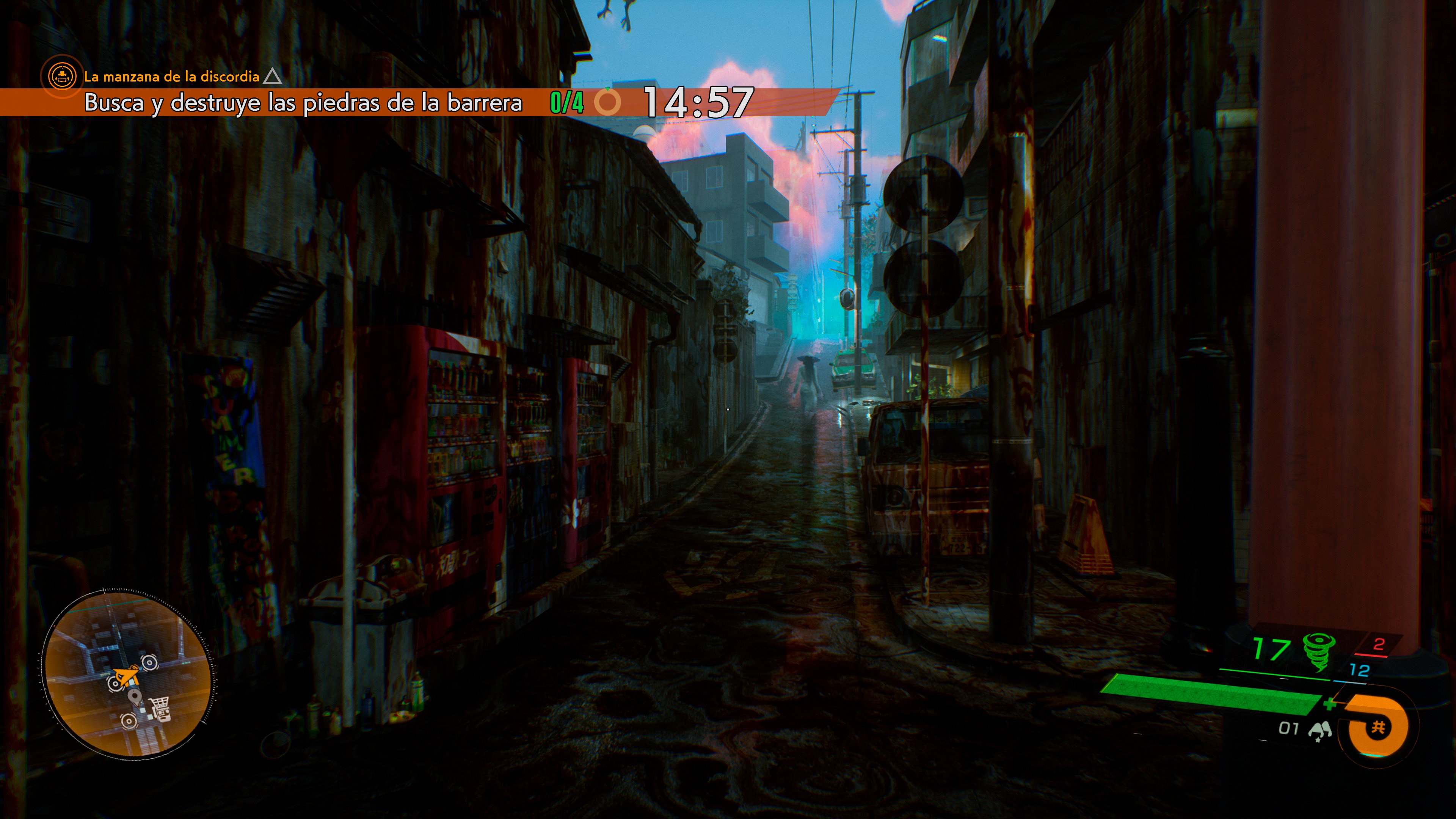Click the shopping cart vendor marker on the minimap
This screenshot has height=819, width=1456.
[160, 708]
